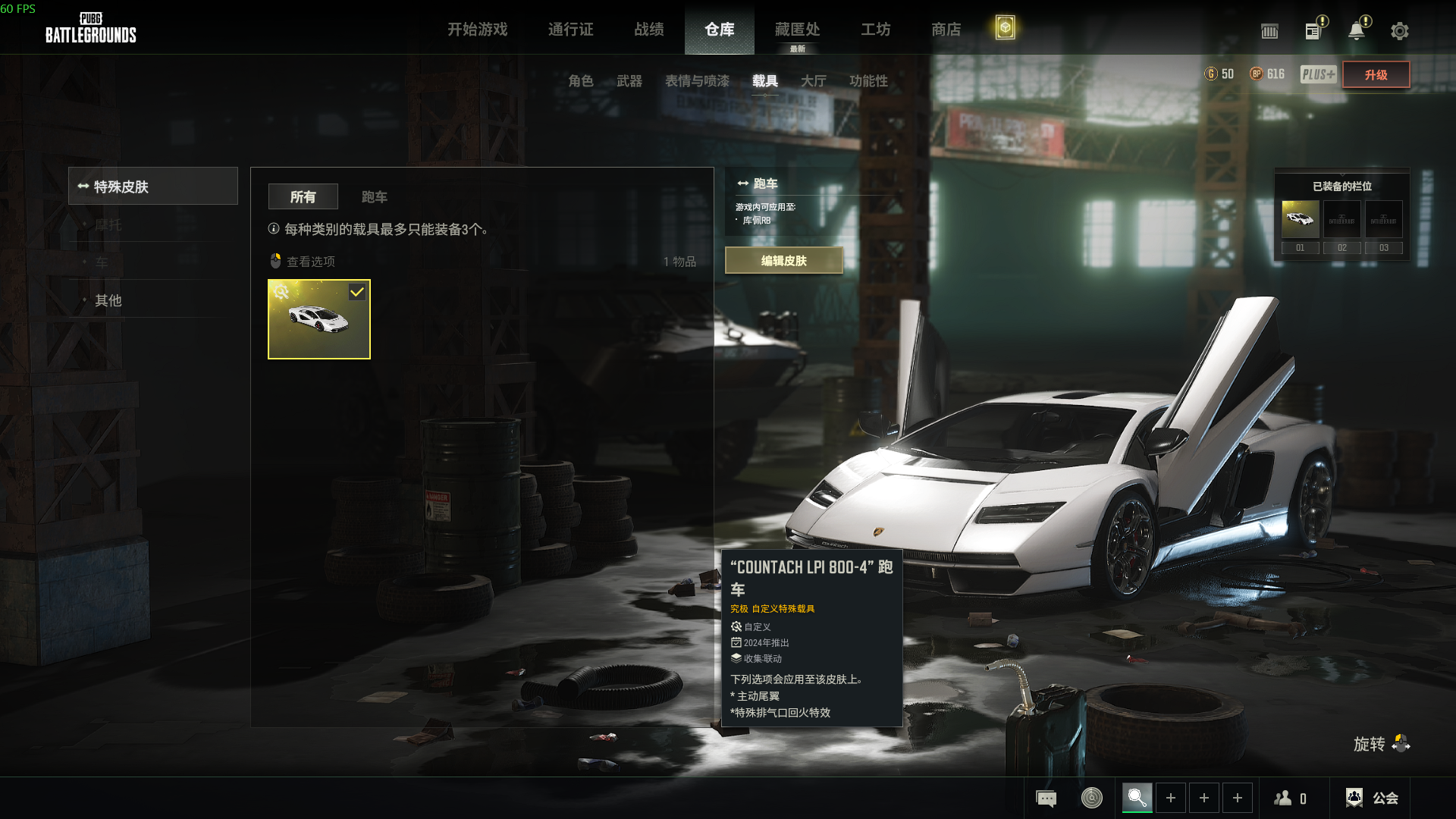Open the 功能性 utility category
The image size is (1456, 819).
pos(868,81)
